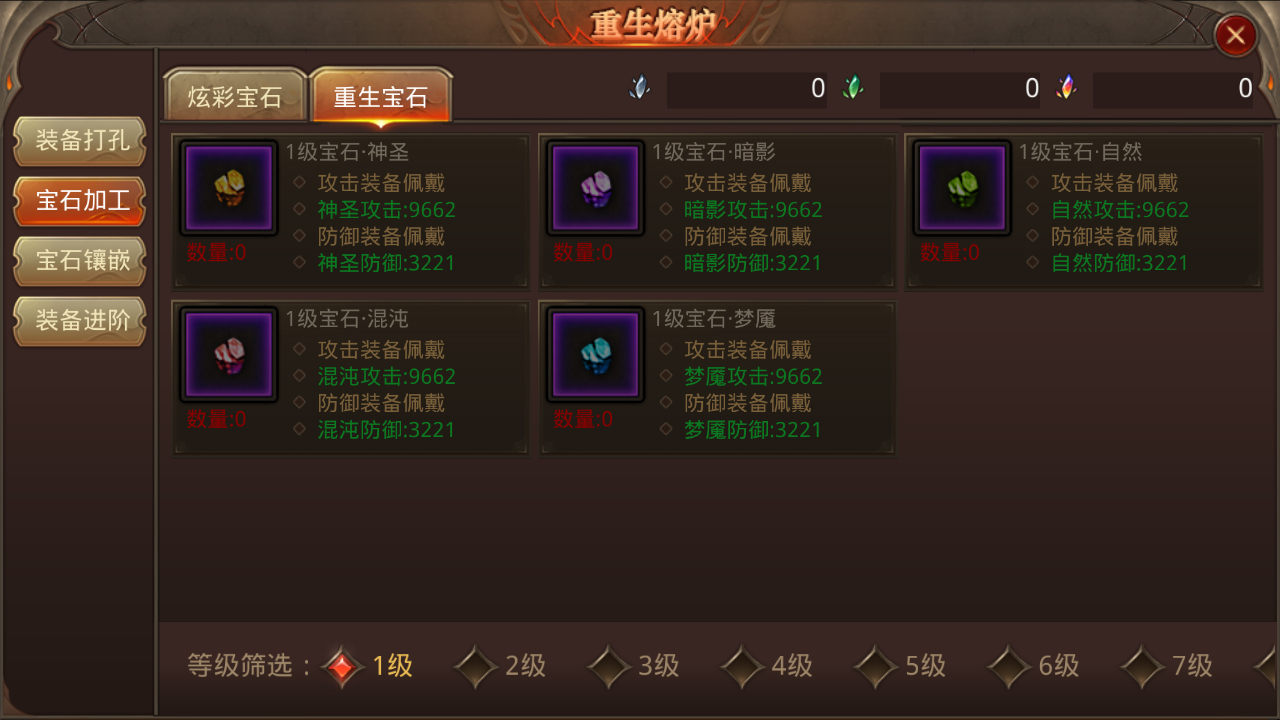Open the 装备打孔 panel
1280x720 pixels.
click(x=79, y=141)
